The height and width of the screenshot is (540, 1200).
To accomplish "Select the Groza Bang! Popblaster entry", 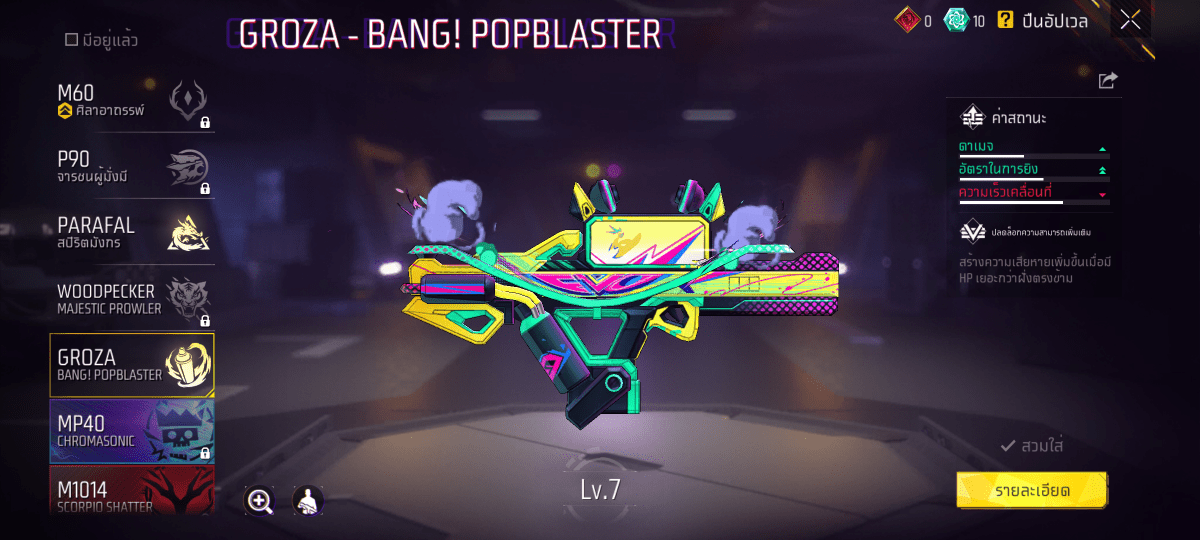I will (x=132, y=365).
